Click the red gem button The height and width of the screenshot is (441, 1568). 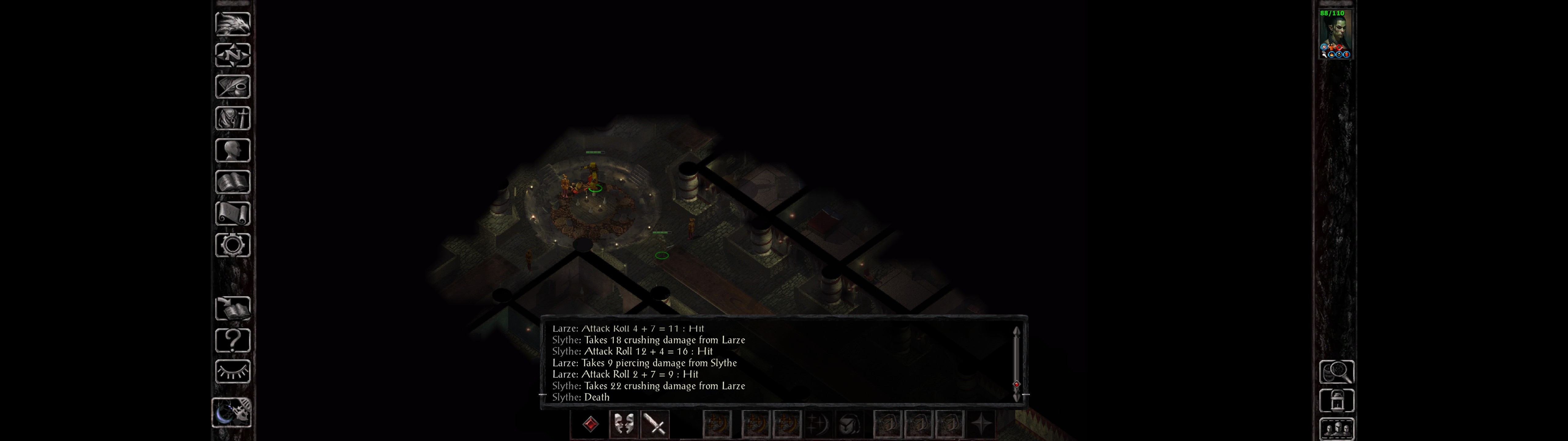(590, 424)
